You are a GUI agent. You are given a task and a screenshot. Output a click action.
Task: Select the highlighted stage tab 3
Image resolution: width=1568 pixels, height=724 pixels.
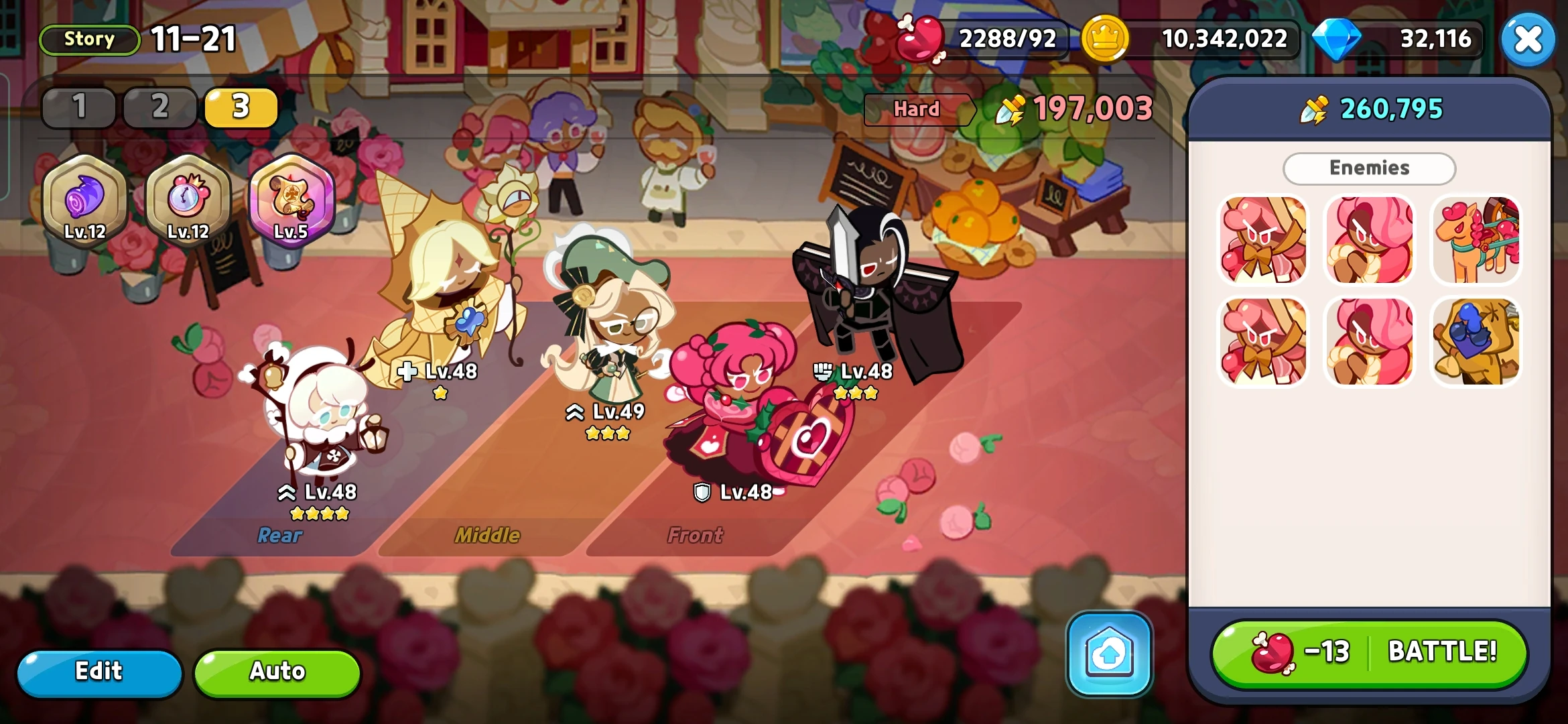[241, 107]
